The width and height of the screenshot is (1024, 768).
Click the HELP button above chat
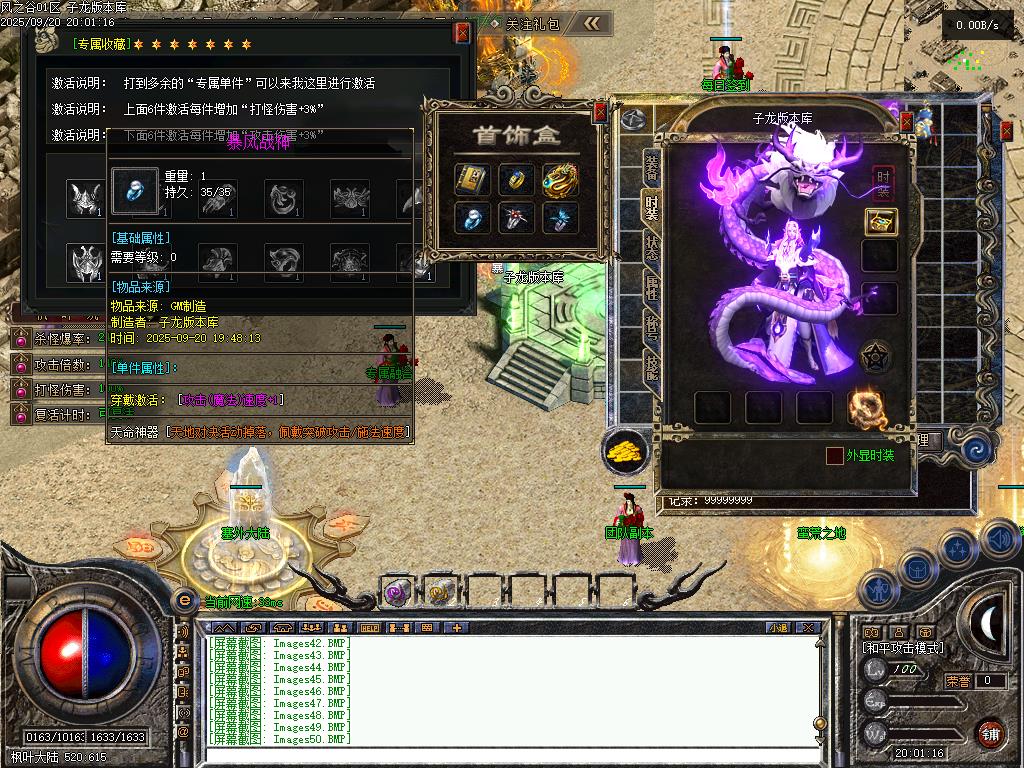[369, 628]
